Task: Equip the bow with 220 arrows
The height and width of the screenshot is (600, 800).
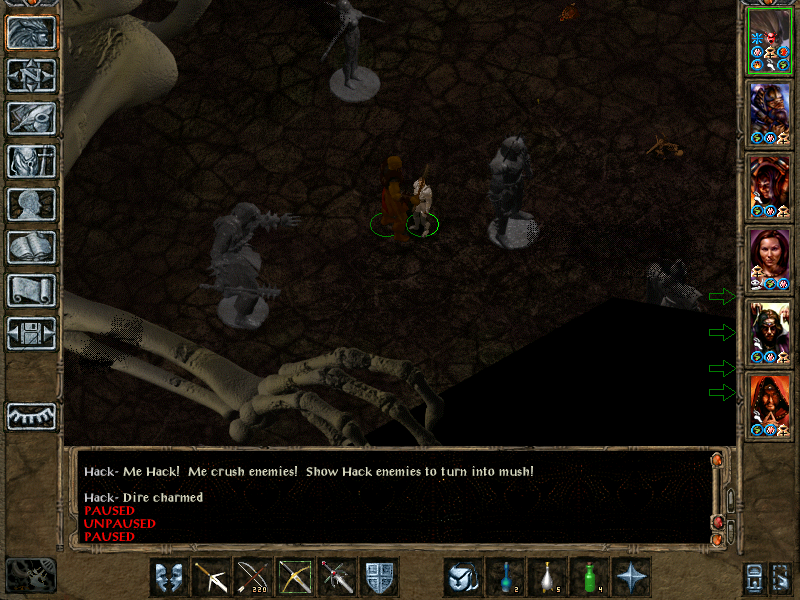Action: click(x=253, y=577)
